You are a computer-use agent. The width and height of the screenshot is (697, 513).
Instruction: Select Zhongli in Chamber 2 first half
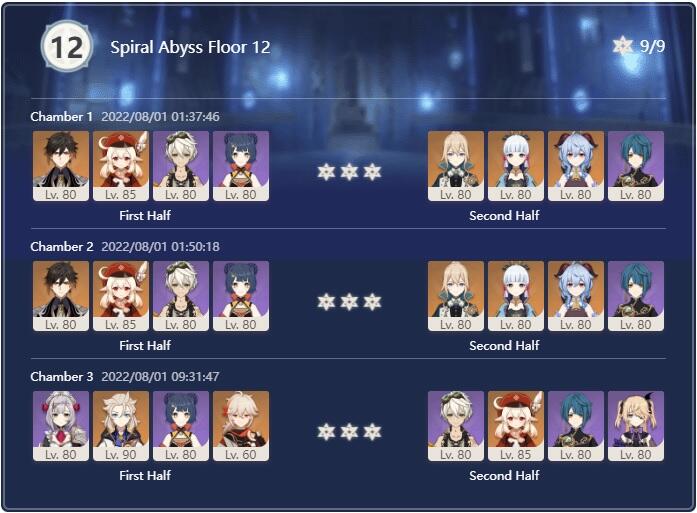coord(60,294)
